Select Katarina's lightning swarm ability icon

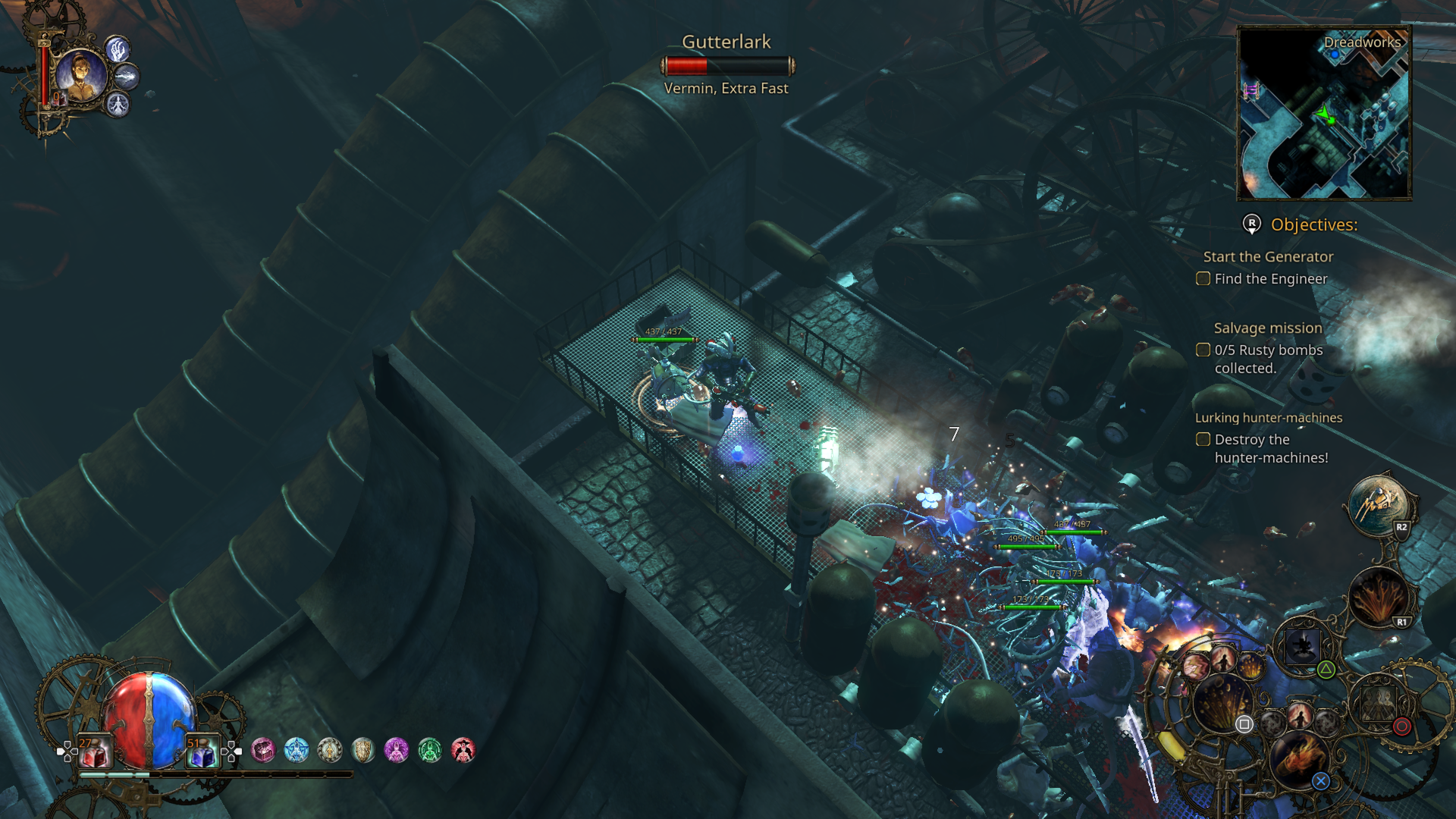127,77
